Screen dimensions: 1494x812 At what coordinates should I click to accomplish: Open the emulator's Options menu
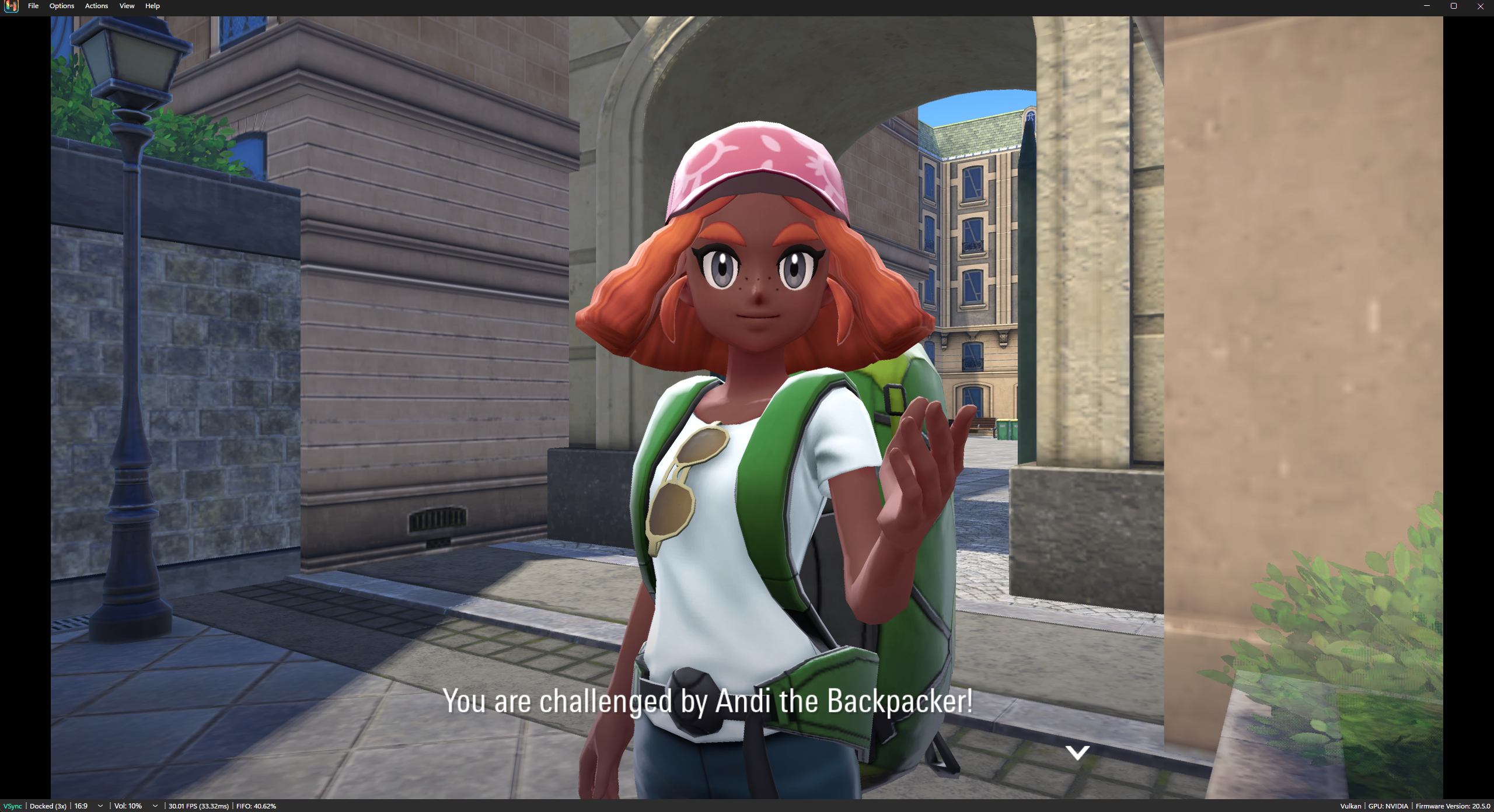click(x=61, y=6)
